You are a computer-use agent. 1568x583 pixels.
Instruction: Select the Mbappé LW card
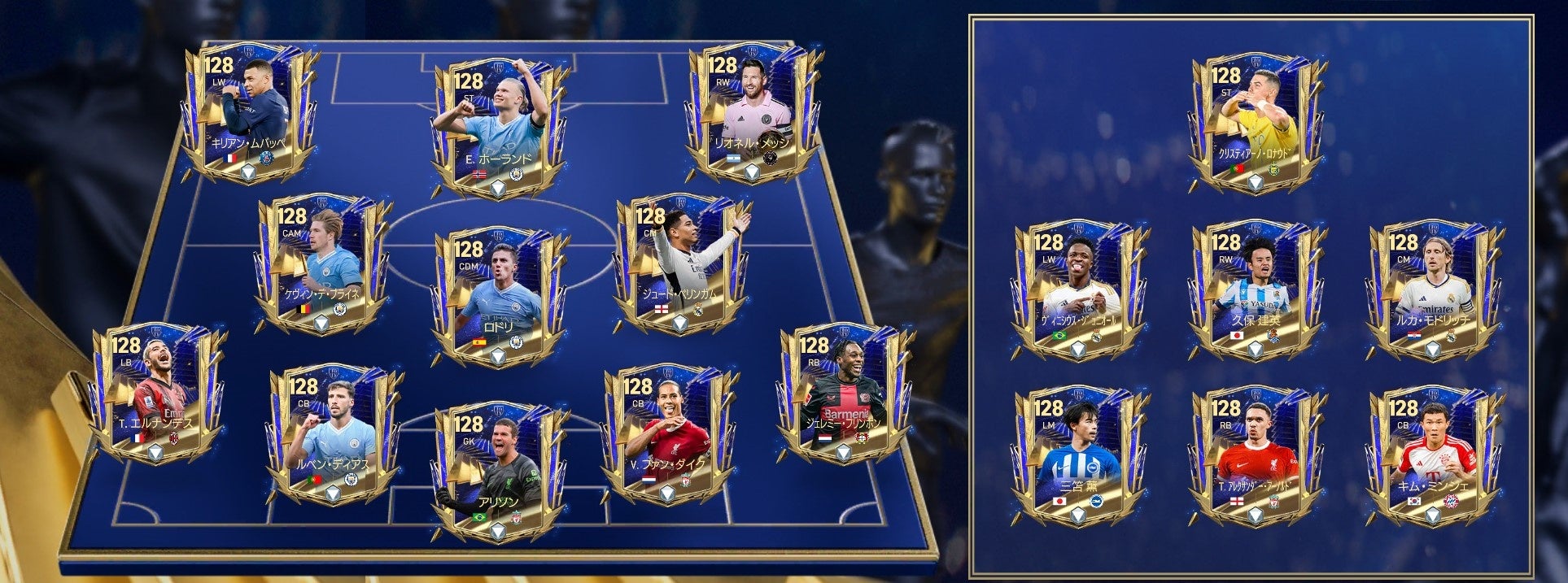coord(250,114)
